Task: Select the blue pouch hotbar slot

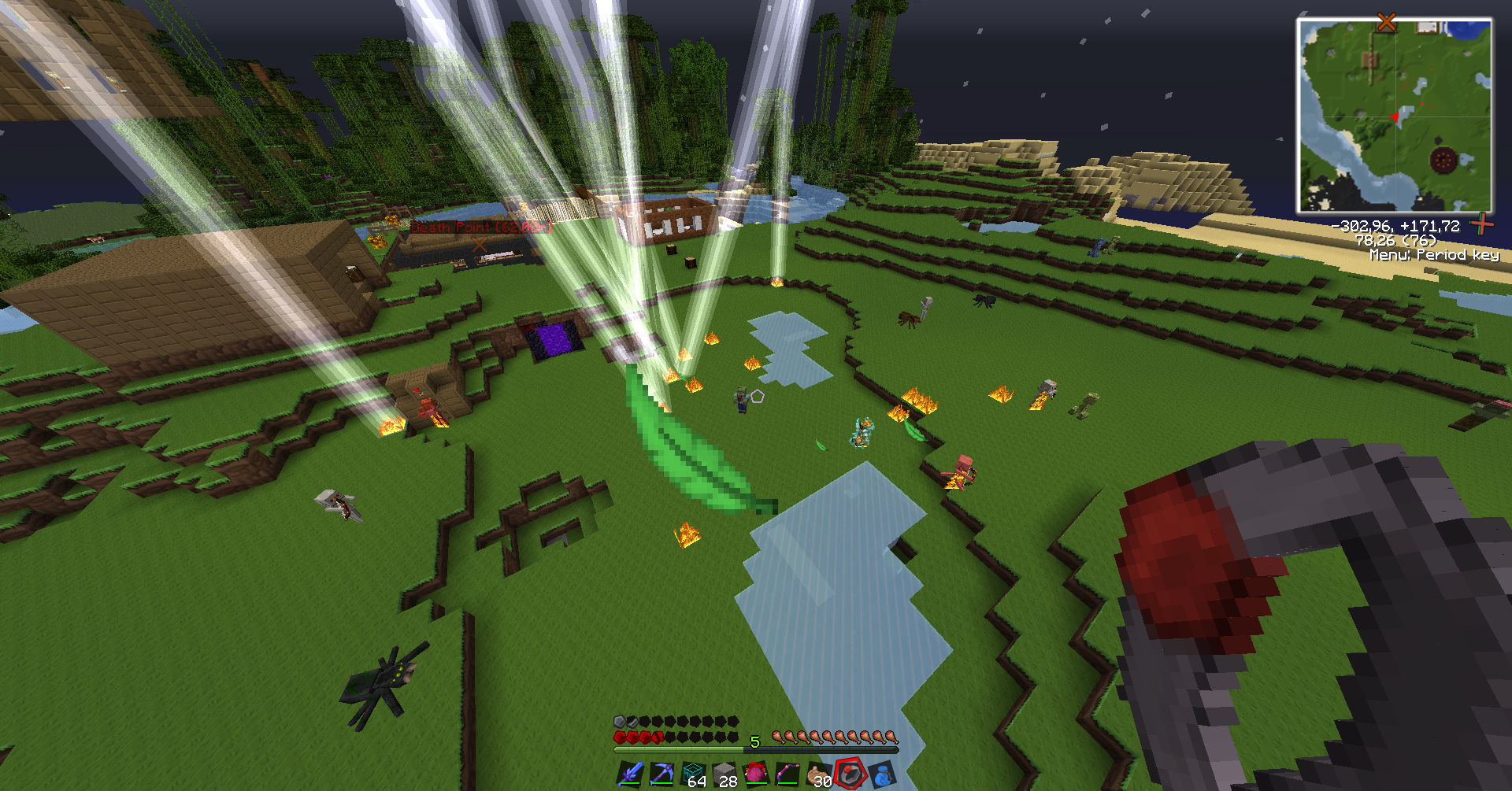Action: [x=882, y=774]
